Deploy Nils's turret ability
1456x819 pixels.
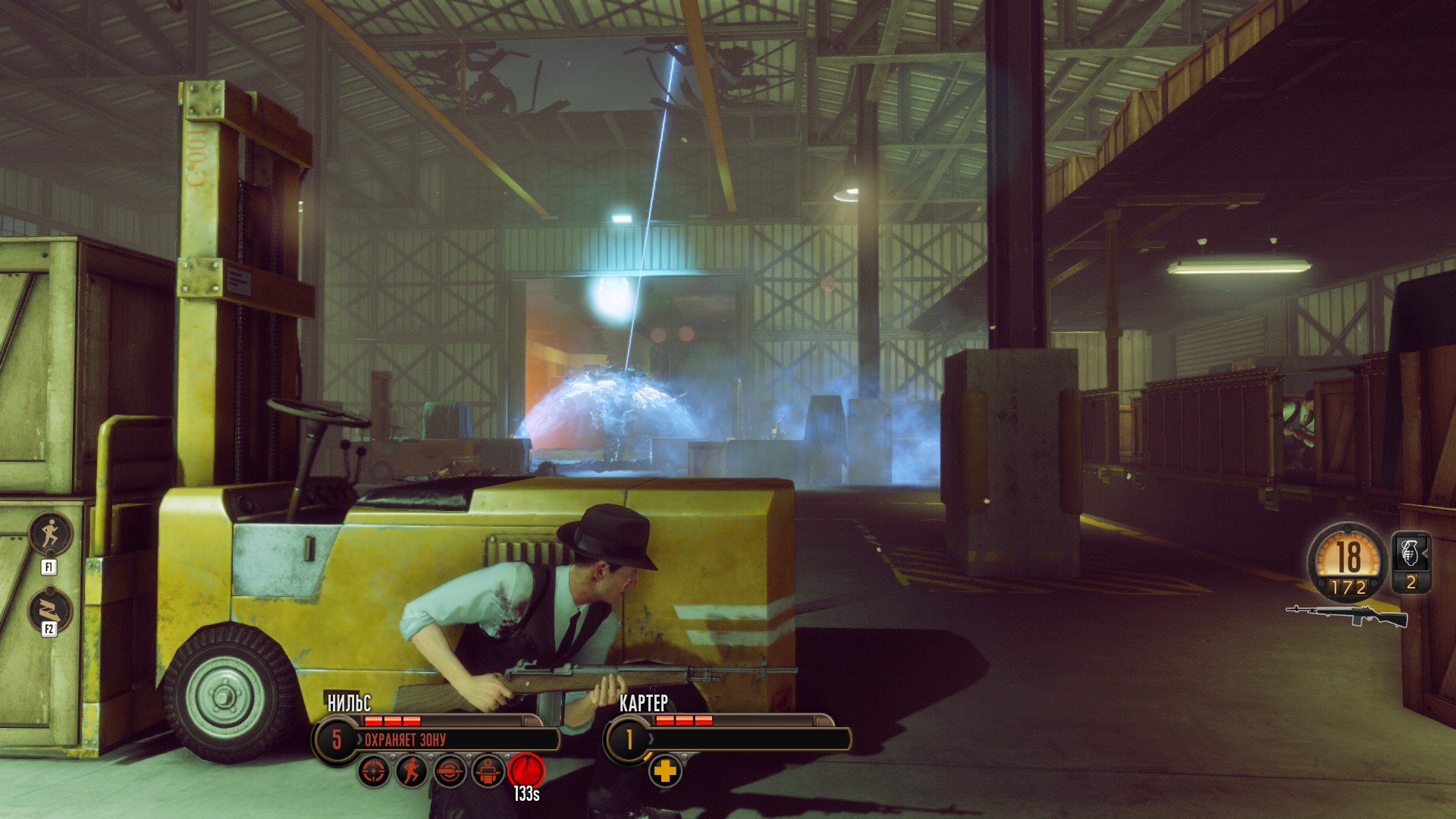(488, 771)
